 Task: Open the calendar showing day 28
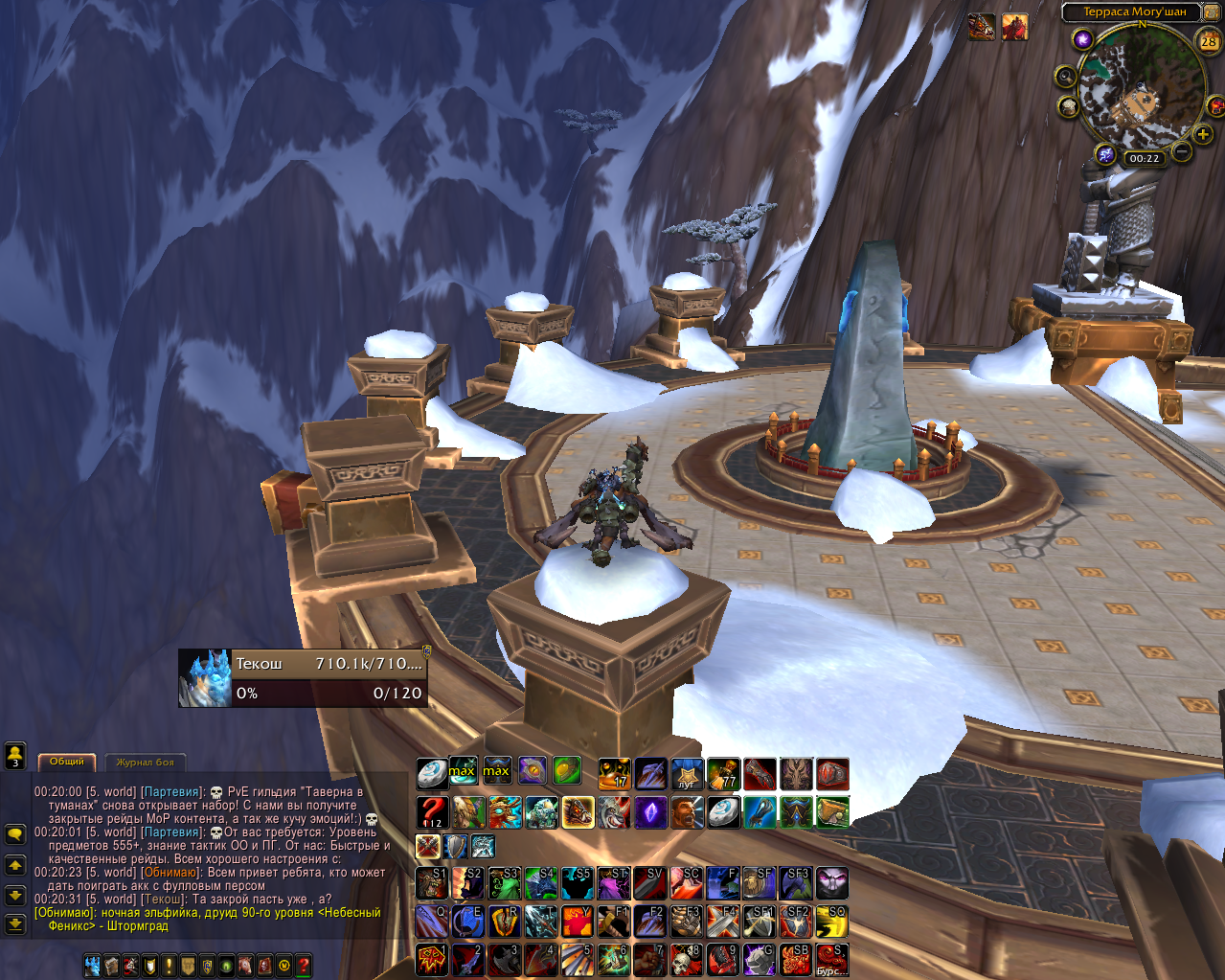pyautogui.click(x=1209, y=40)
